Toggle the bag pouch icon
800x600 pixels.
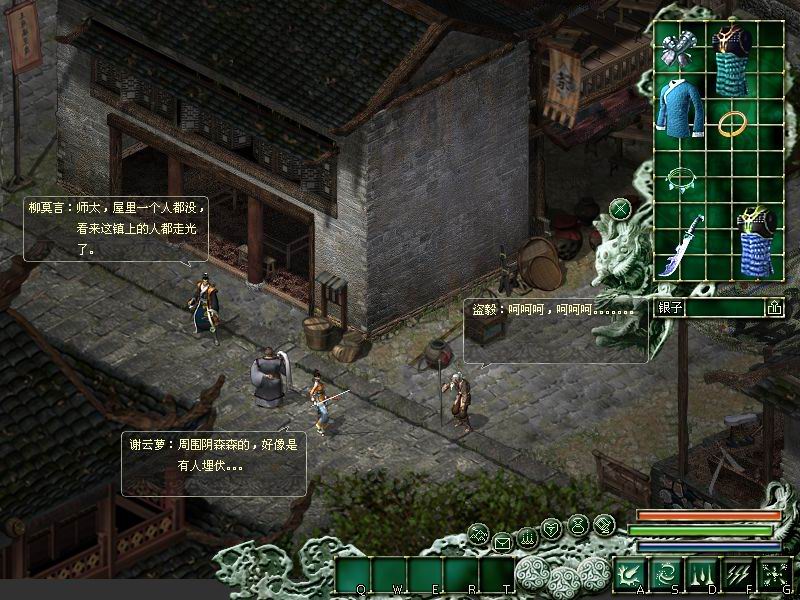click(579, 524)
